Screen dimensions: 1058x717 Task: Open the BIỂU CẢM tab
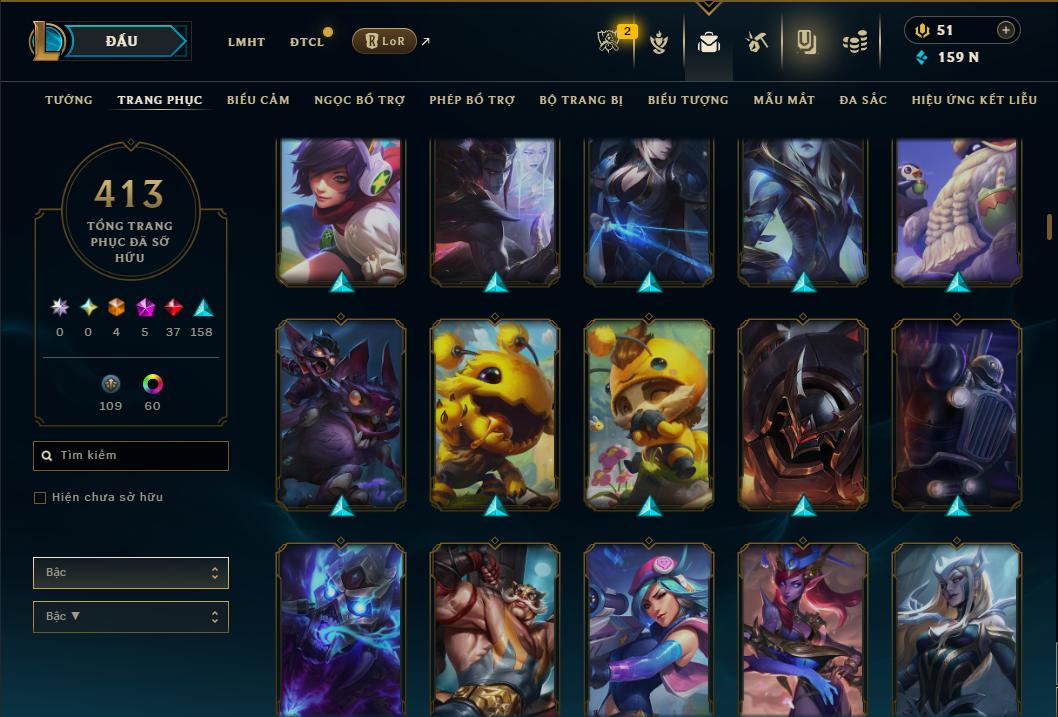click(258, 100)
